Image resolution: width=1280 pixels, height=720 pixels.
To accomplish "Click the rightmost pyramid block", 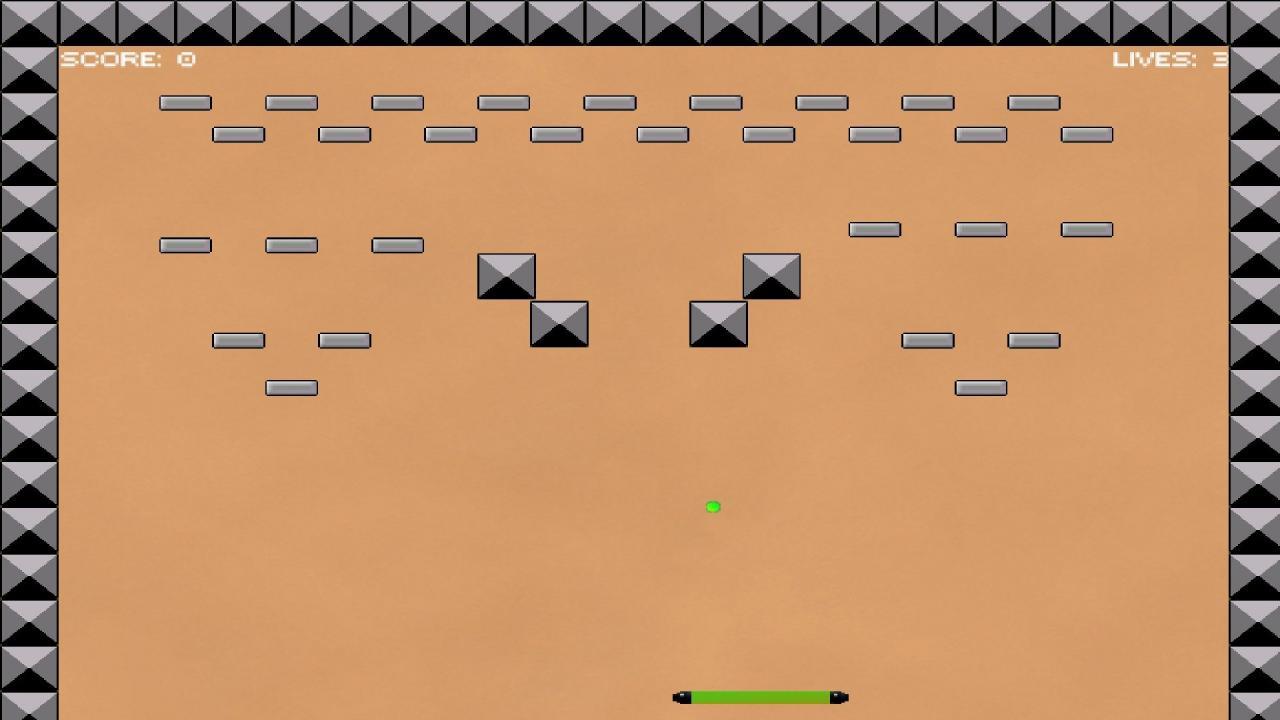I will click(x=771, y=277).
